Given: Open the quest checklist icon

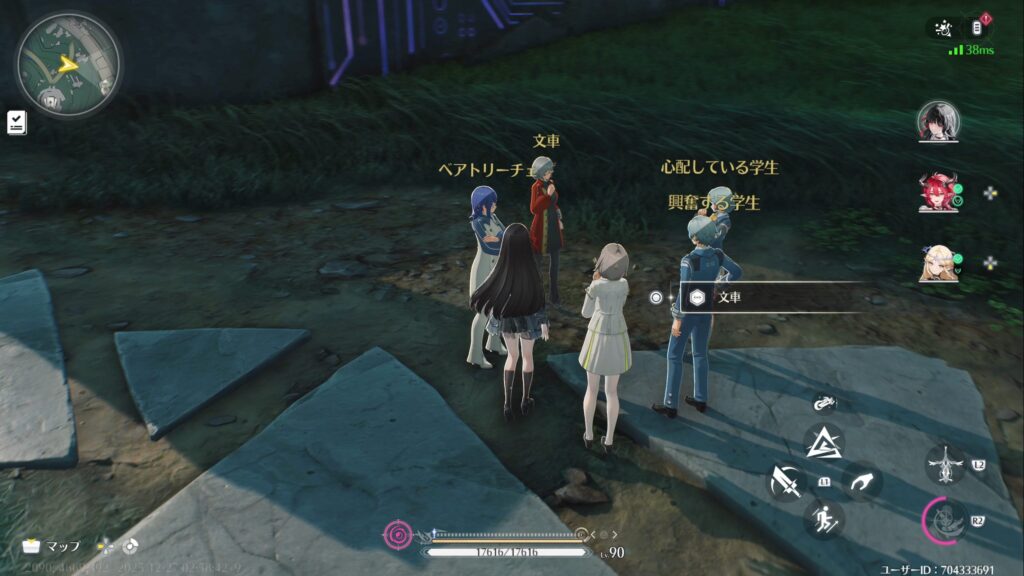Looking at the screenshot, I should point(17,122).
